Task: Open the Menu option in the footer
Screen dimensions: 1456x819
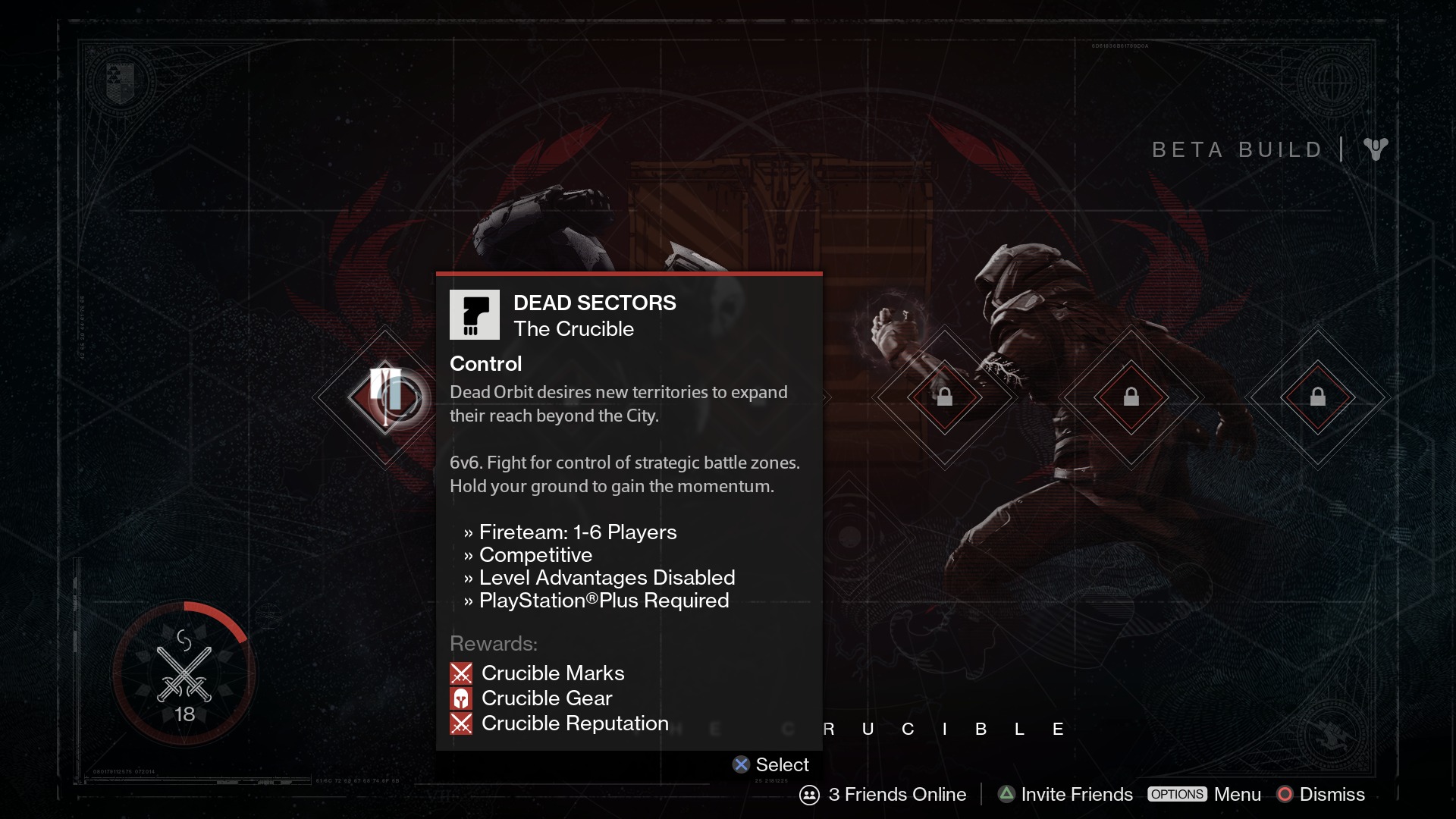Action: pos(1205,794)
